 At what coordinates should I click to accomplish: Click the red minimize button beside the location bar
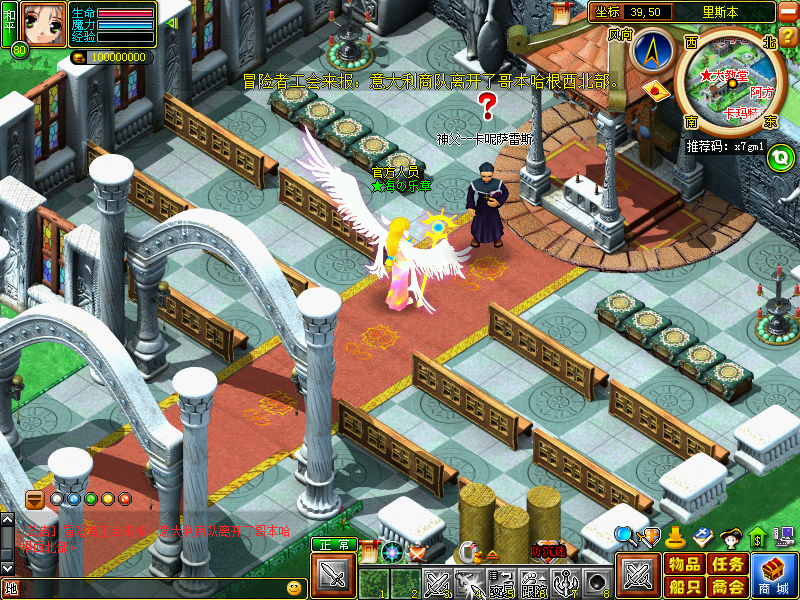[787, 13]
